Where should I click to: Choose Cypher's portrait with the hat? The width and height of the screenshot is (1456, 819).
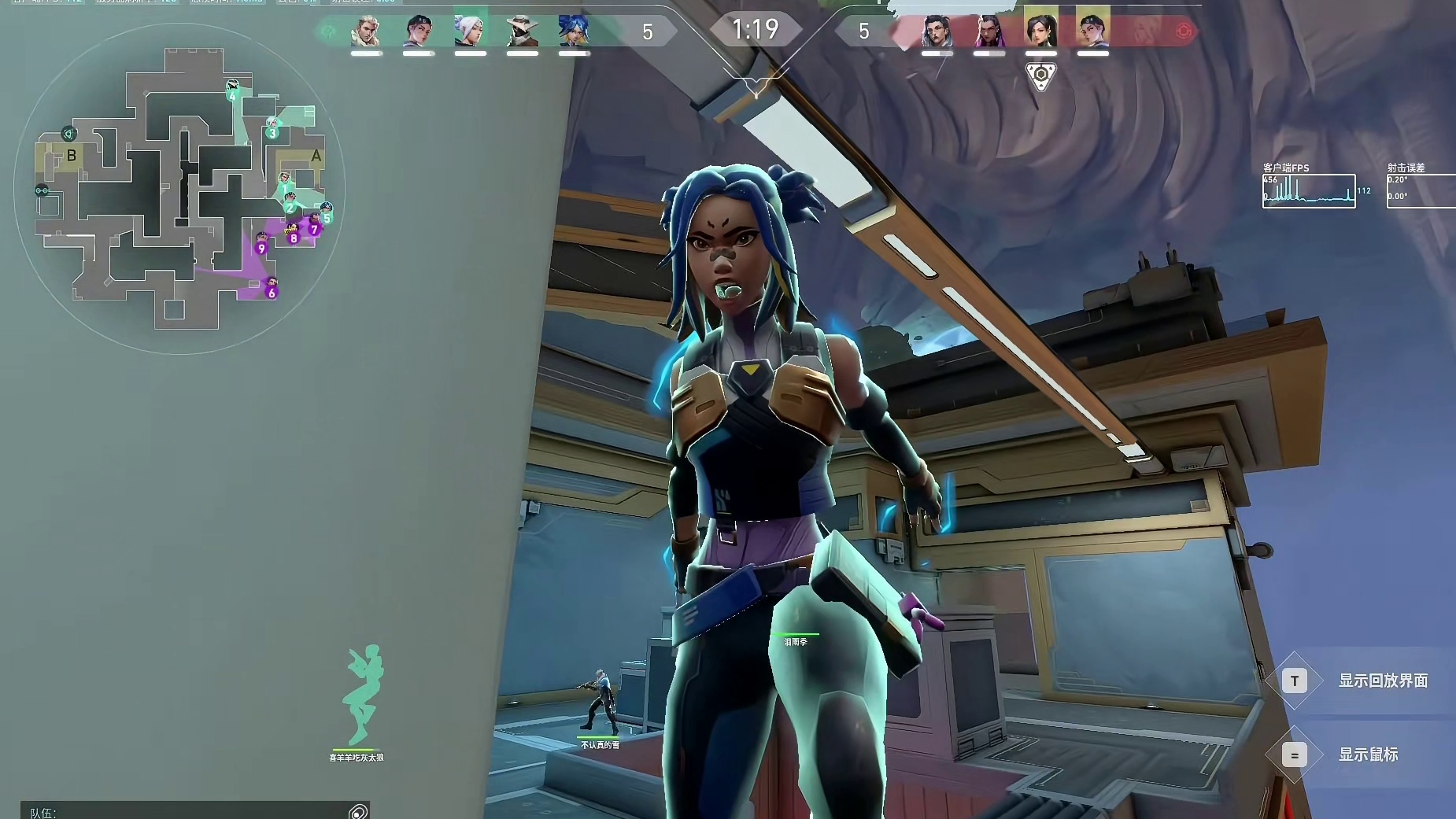522,31
